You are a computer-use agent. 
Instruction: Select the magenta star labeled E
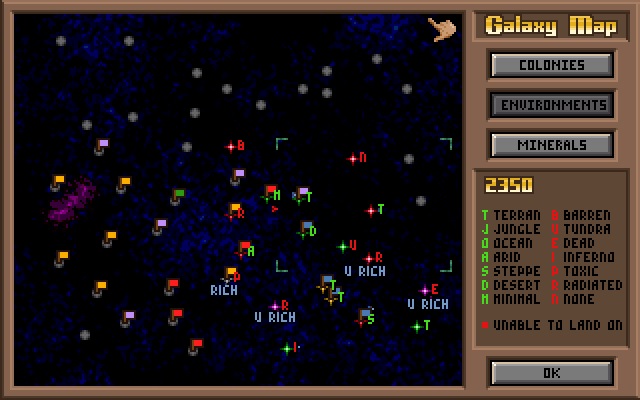click(x=424, y=291)
